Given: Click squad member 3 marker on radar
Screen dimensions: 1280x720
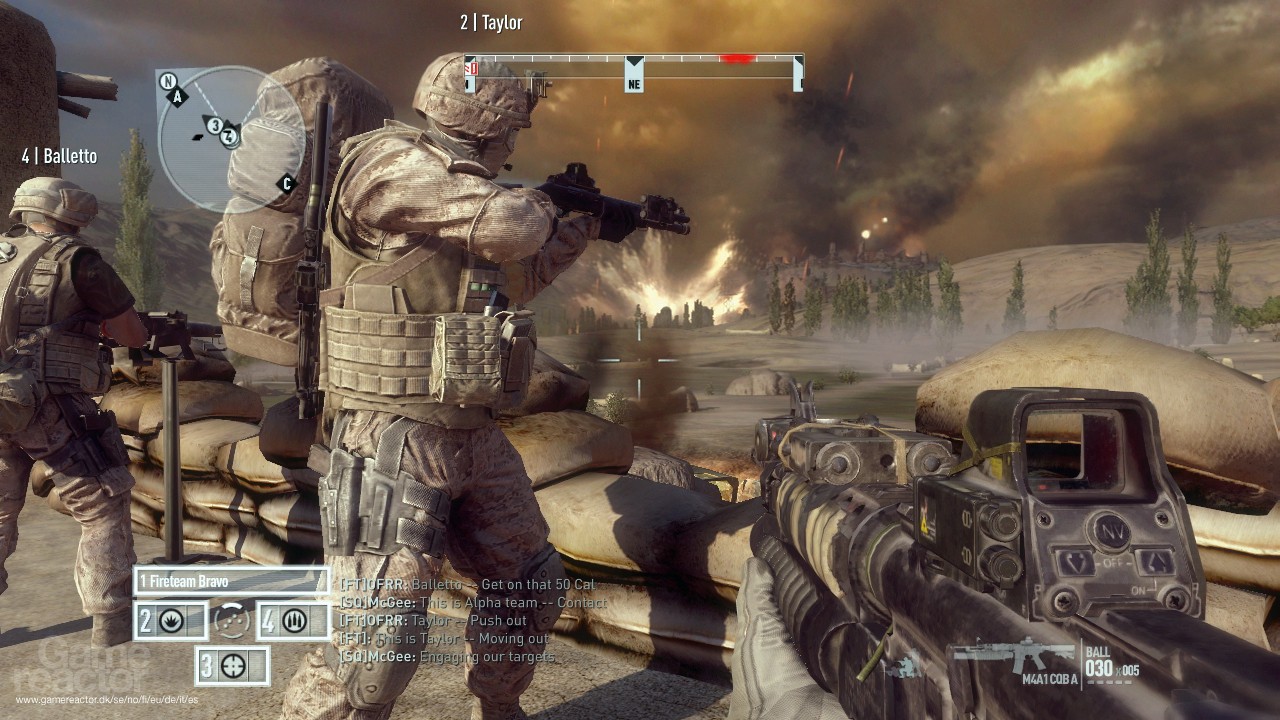Looking at the screenshot, I should tap(214, 125).
